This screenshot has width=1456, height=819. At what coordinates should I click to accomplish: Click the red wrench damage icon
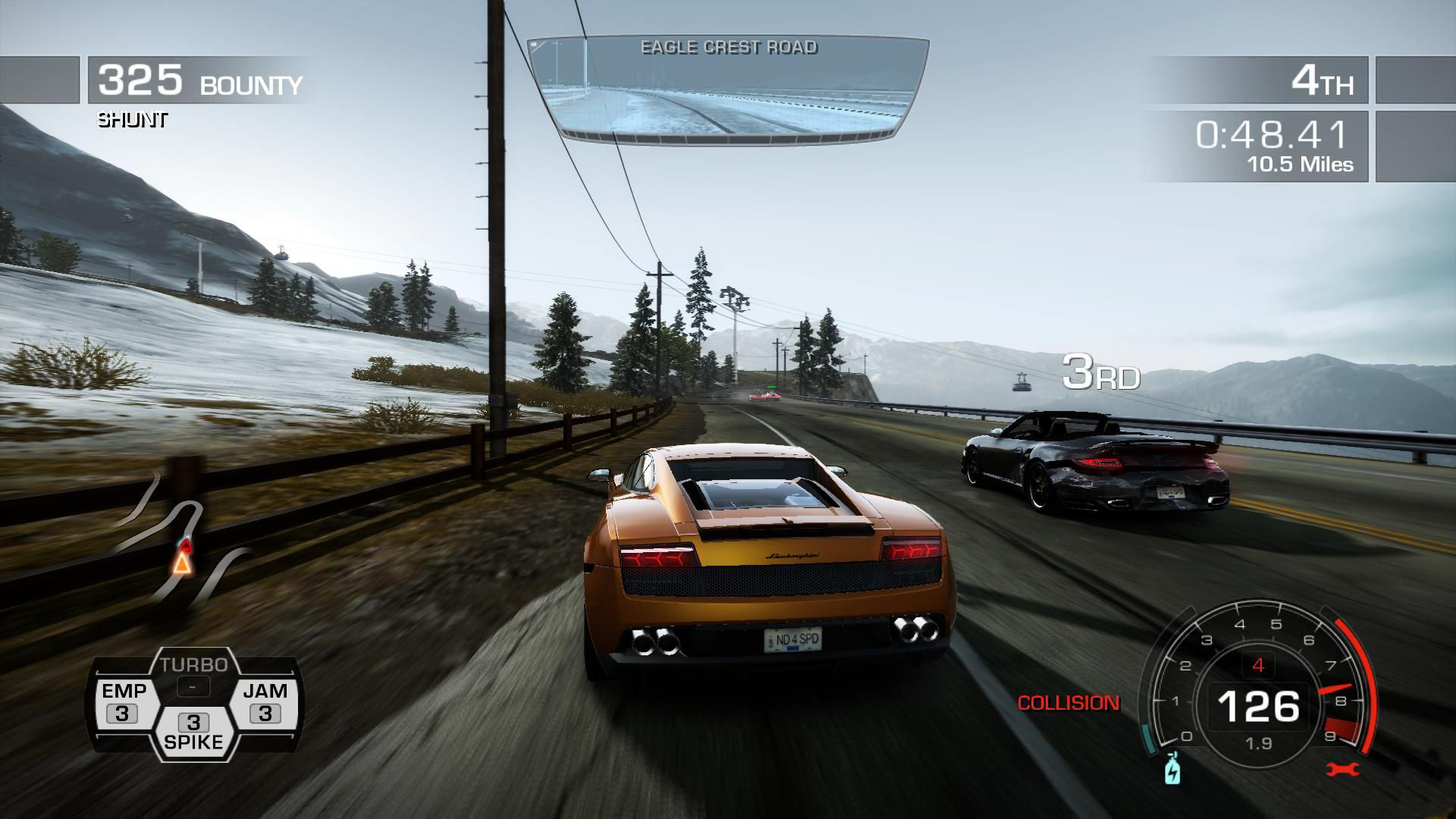click(1343, 770)
